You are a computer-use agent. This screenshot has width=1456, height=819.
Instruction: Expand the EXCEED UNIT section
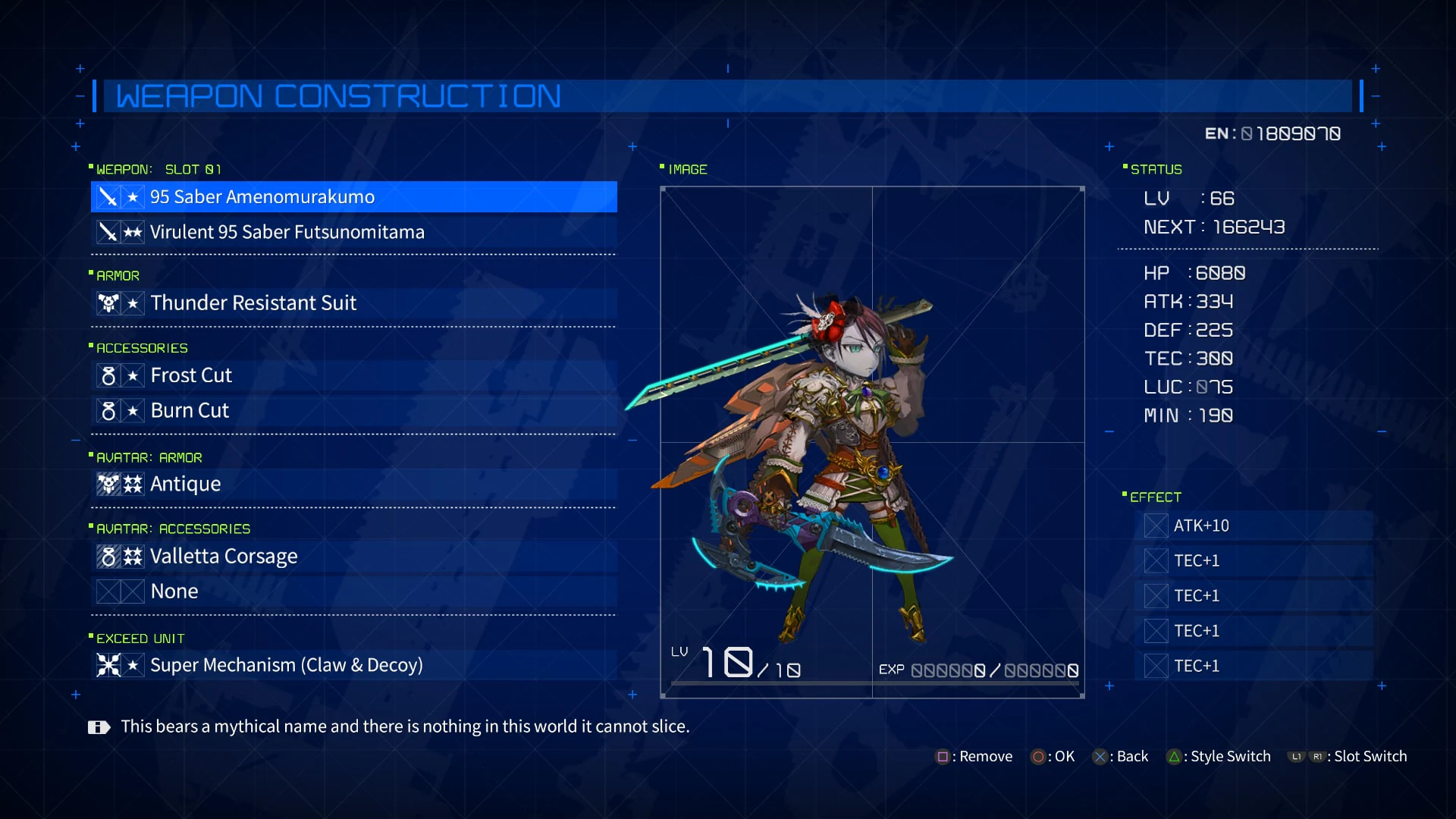(138, 638)
